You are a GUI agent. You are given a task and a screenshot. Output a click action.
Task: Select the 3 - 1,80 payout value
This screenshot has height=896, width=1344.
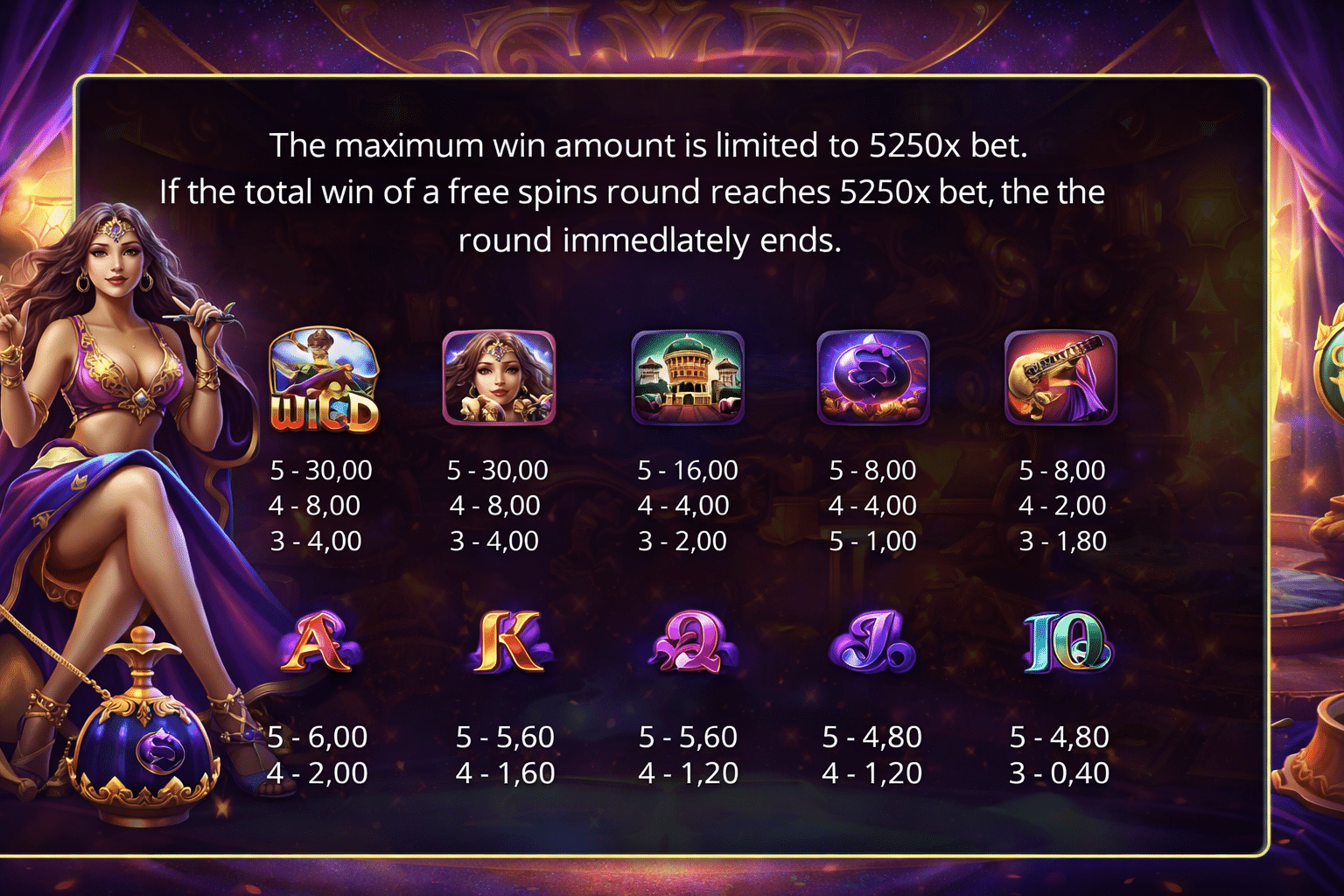point(1063,541)
